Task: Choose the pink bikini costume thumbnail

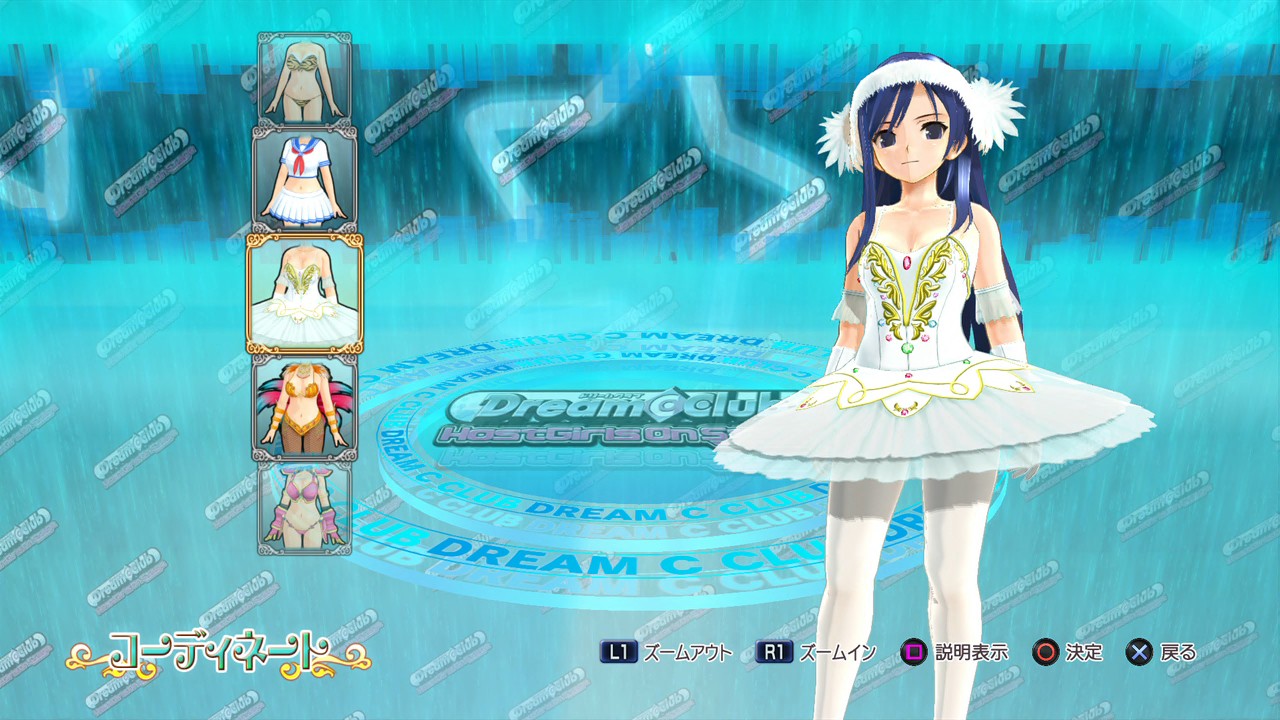Action: pos(304,507)
